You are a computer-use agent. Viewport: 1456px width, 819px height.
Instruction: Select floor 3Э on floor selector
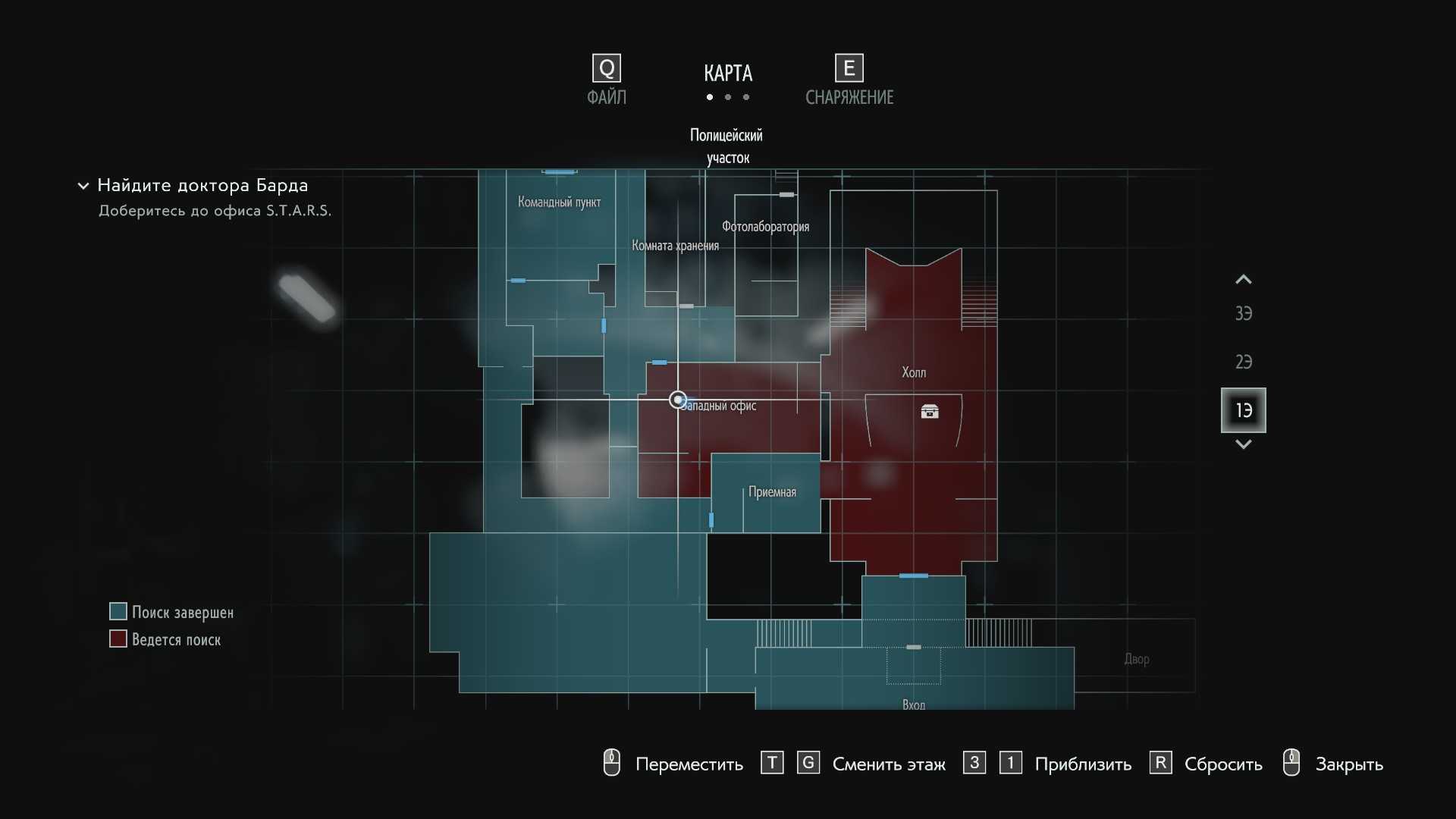(1243, 313)
